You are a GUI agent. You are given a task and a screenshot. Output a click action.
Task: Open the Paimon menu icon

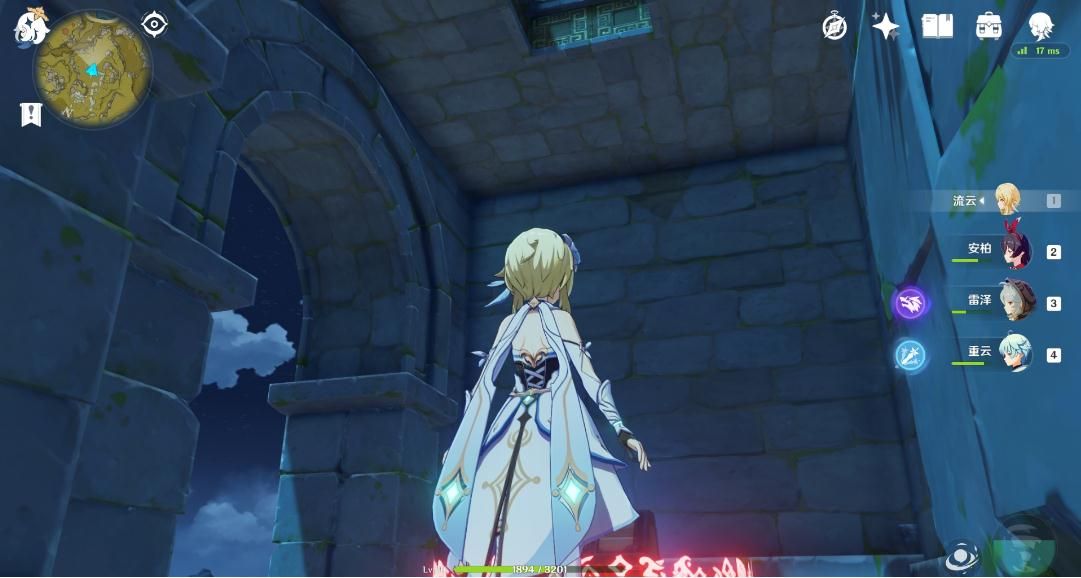(x=30, y=26)
